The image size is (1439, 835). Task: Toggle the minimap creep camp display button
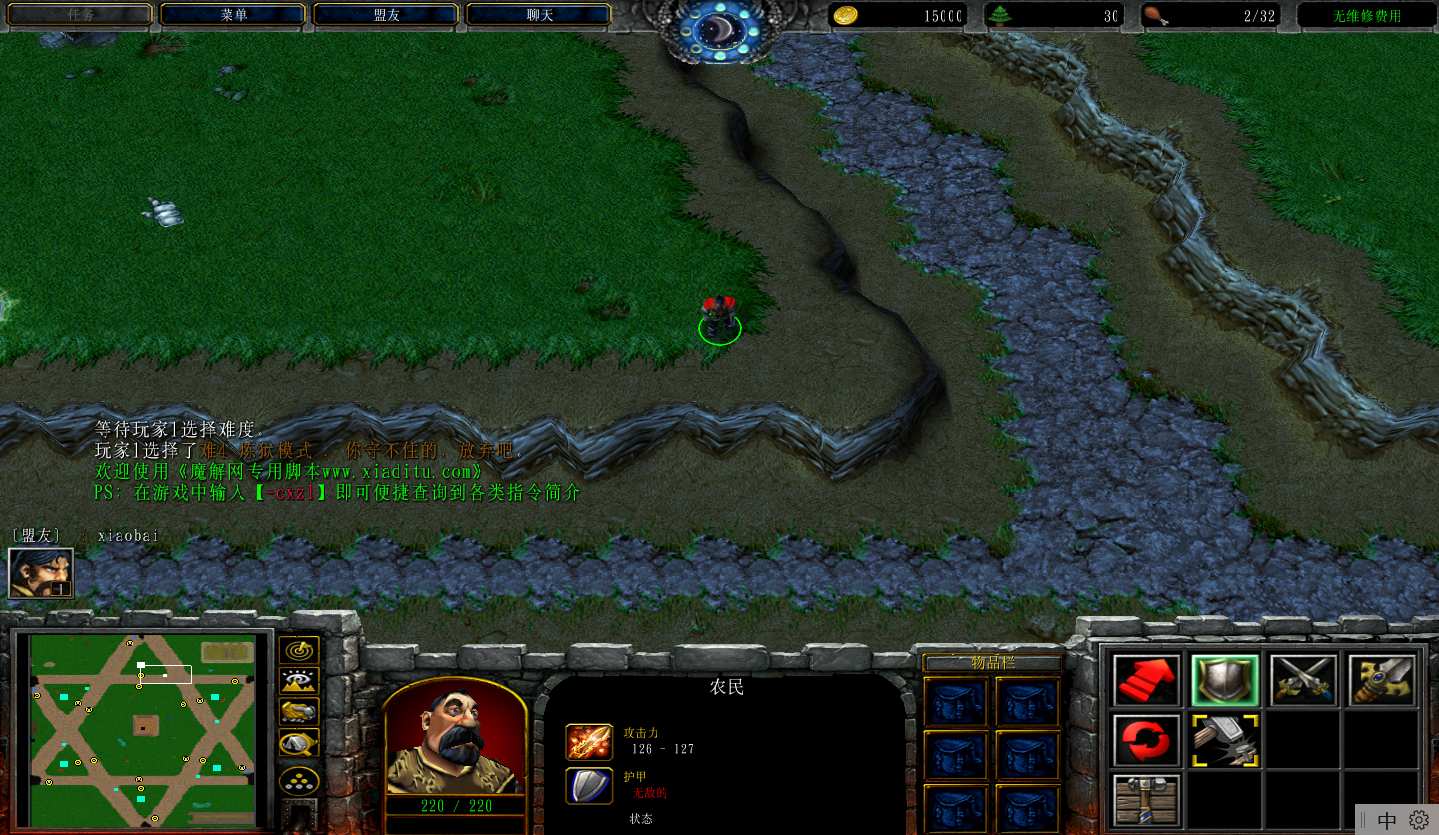click(298, 744)
